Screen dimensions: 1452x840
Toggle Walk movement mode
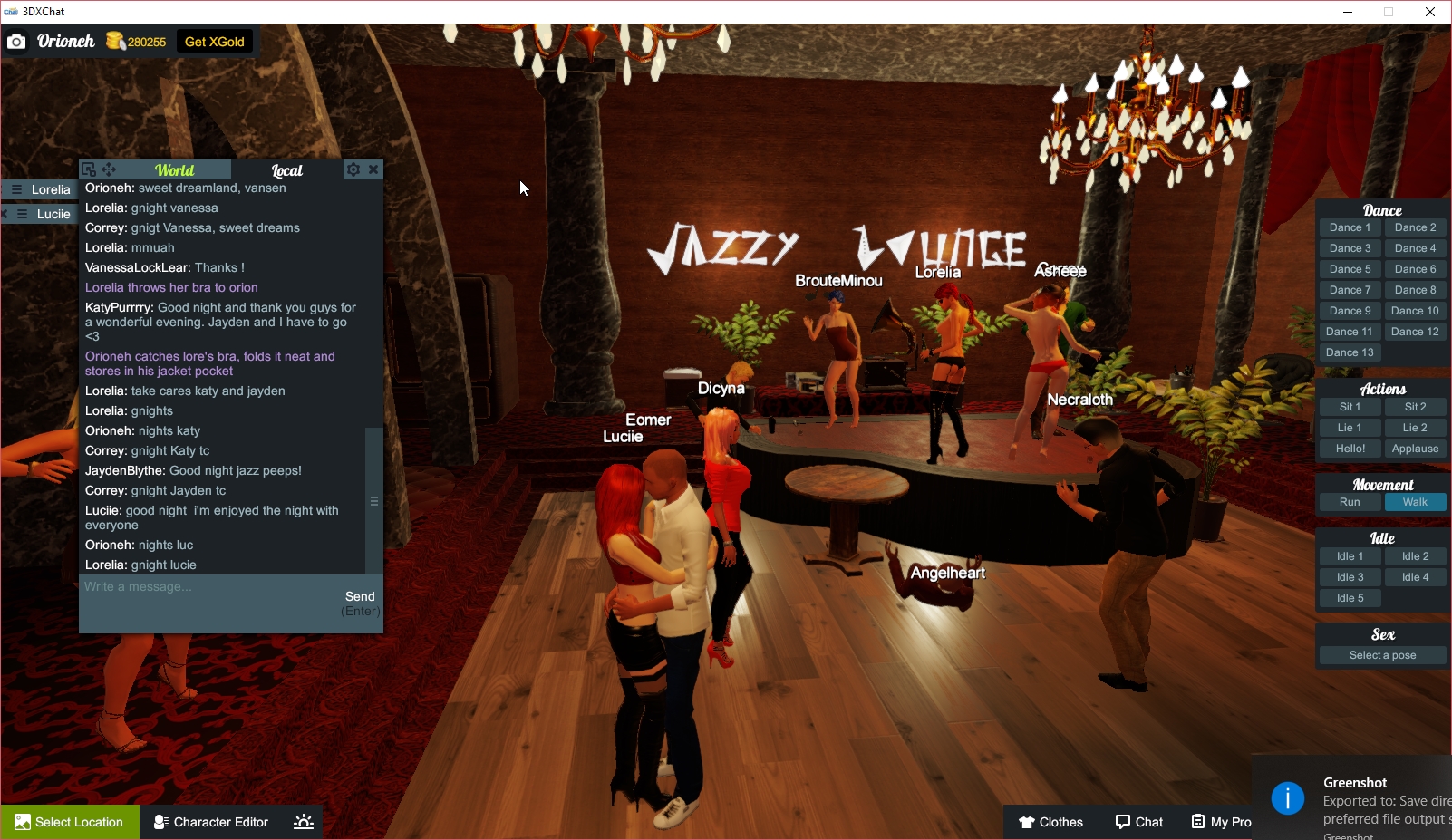[x=1415, y=501]
